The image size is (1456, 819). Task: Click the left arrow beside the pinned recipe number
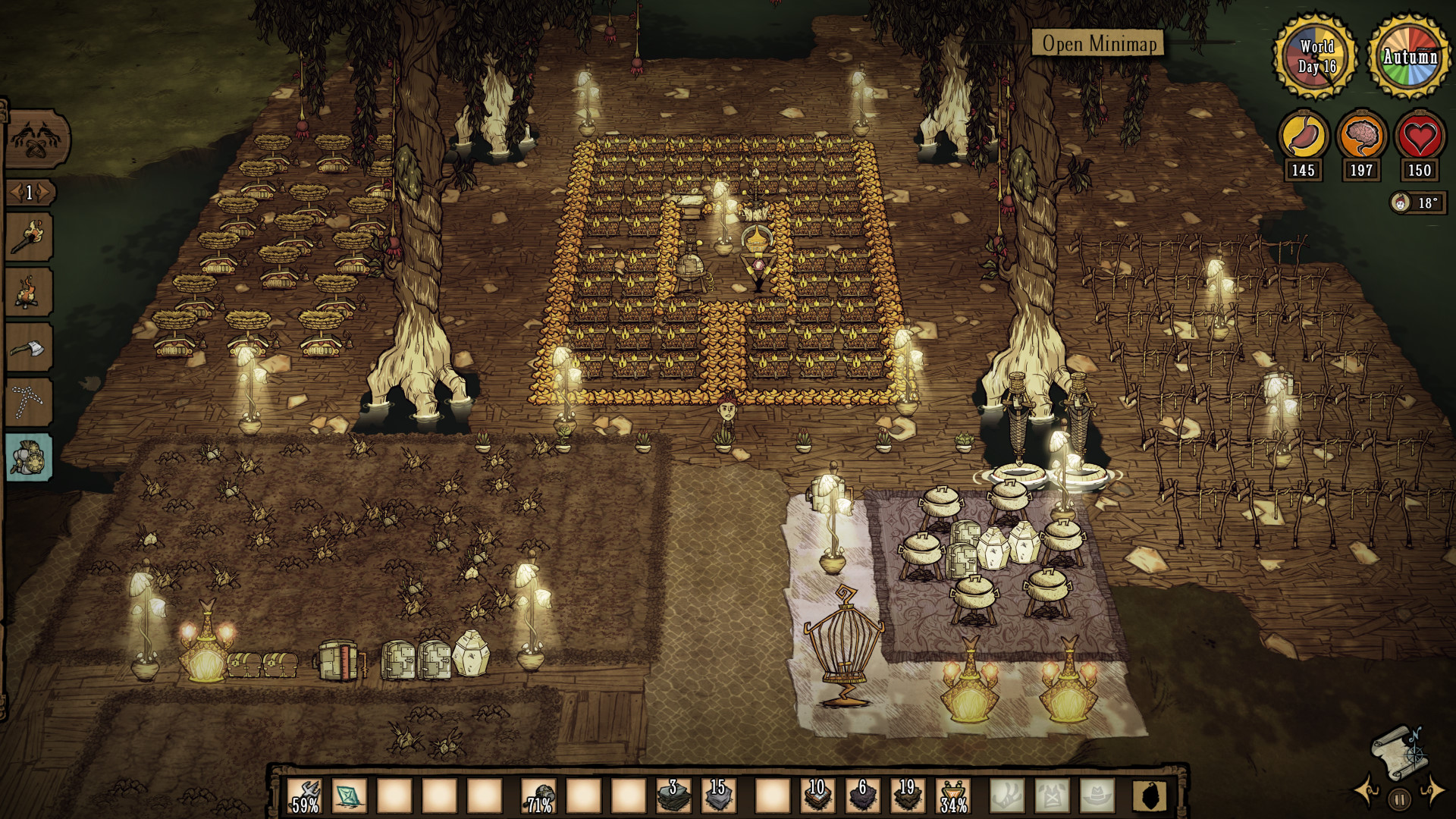pos(15,193)
